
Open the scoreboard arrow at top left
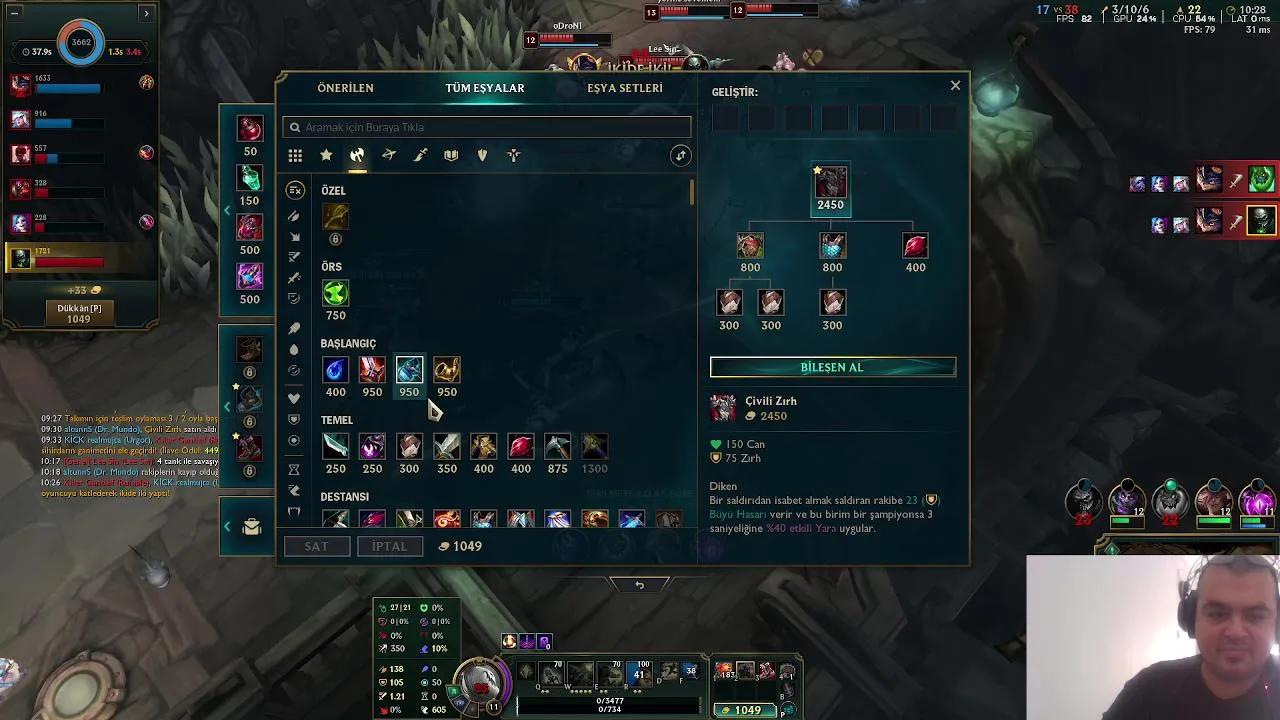coord(146,14)
